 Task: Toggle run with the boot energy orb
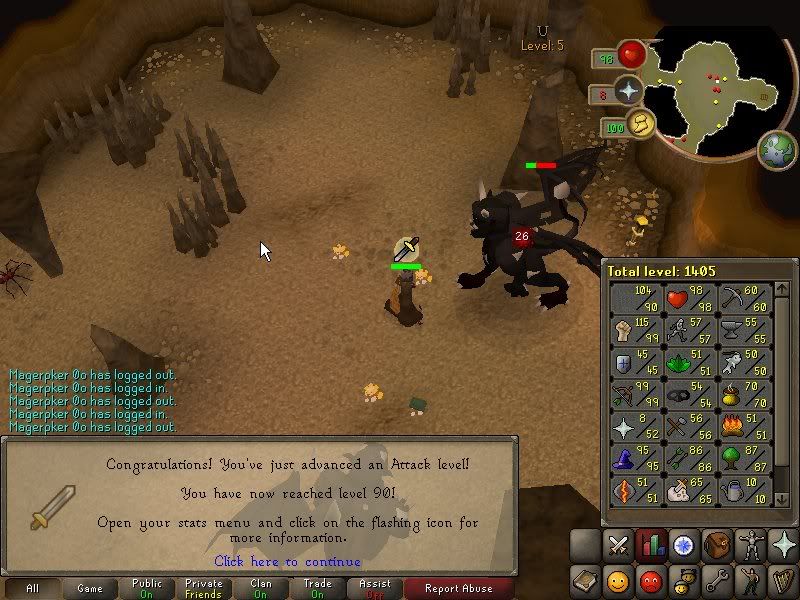[x=640, y=124]
